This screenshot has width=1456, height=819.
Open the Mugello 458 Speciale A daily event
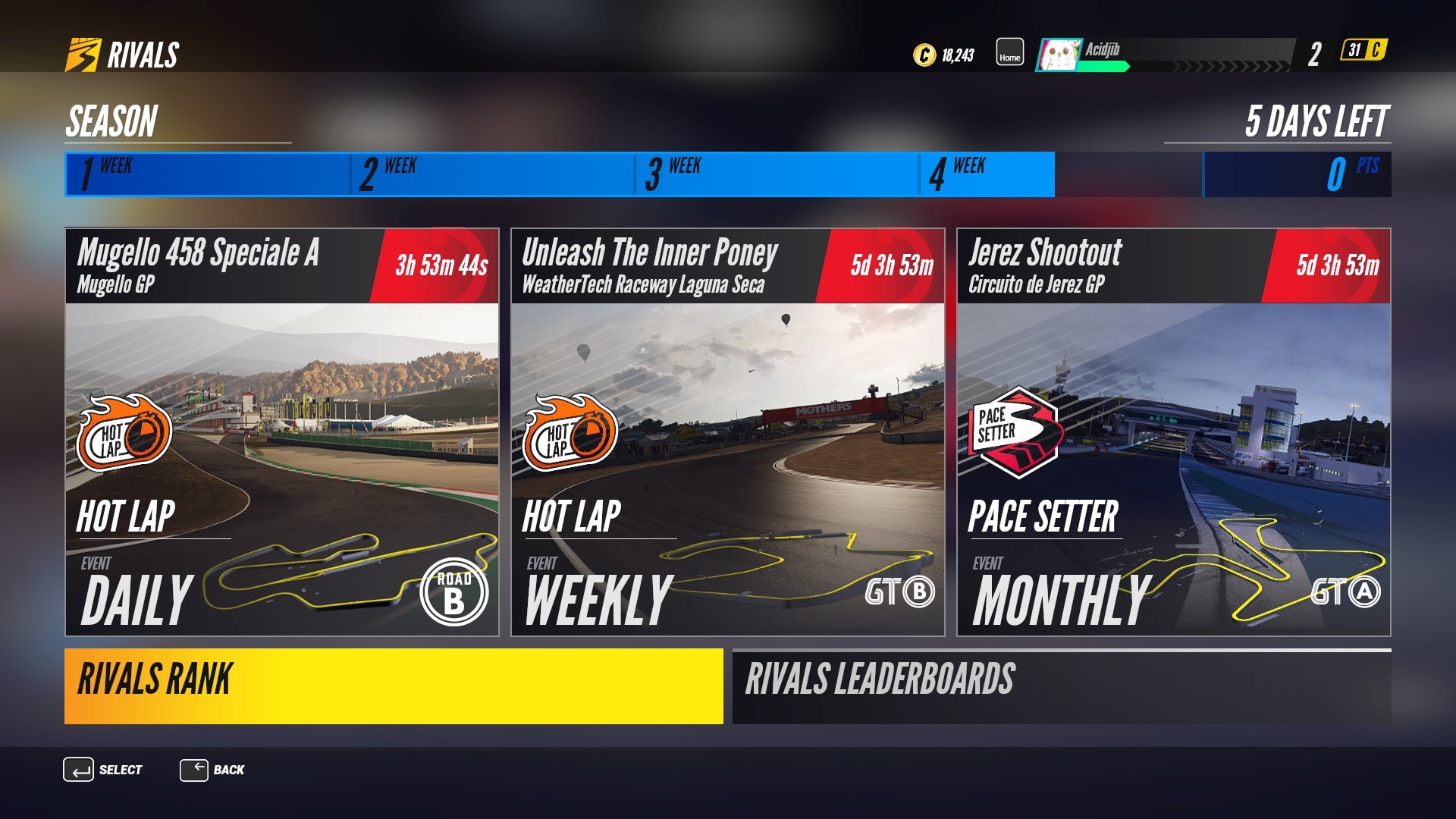(x=282, y=432)
